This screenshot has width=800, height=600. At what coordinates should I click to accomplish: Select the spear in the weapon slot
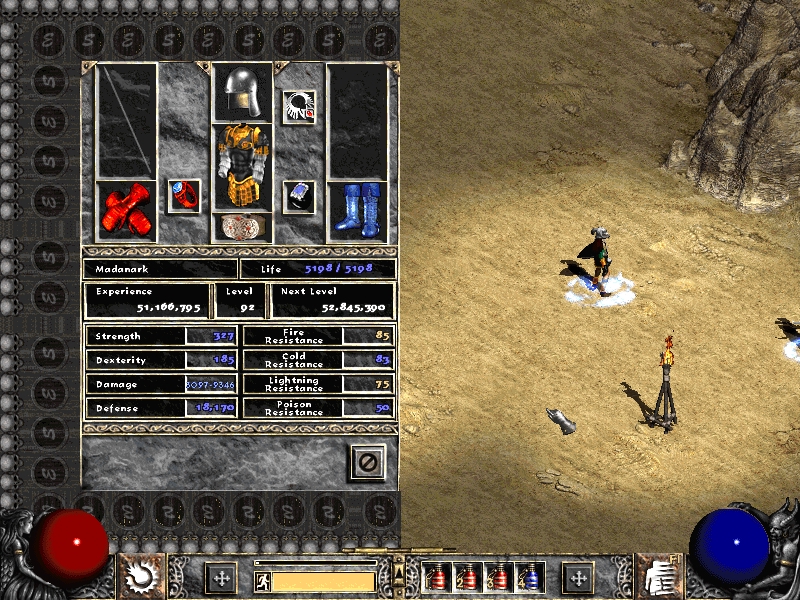tap(127, 121)
